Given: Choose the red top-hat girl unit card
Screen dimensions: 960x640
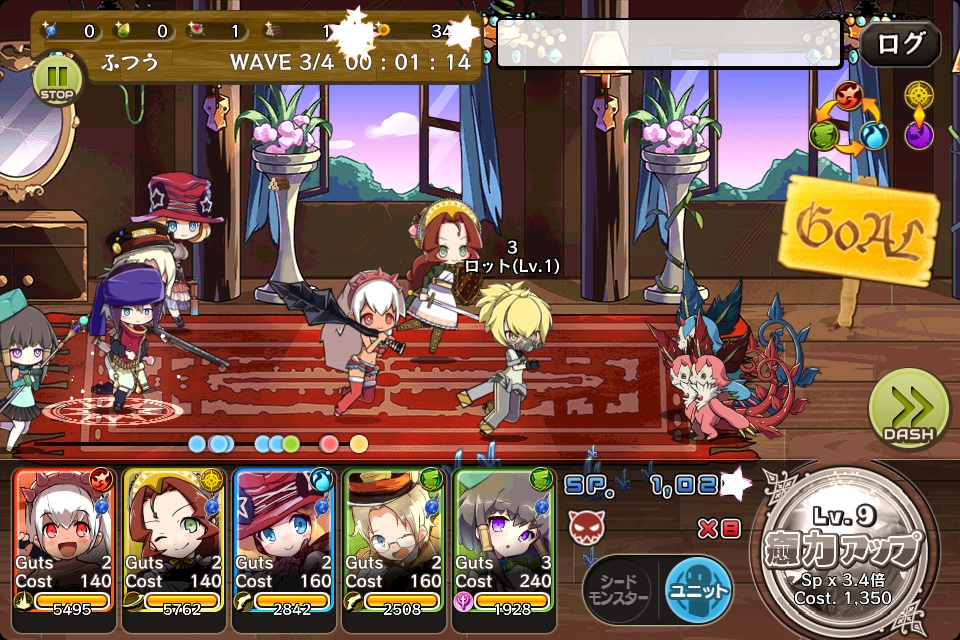Looking at the screenshot, I should pos(283,540).
